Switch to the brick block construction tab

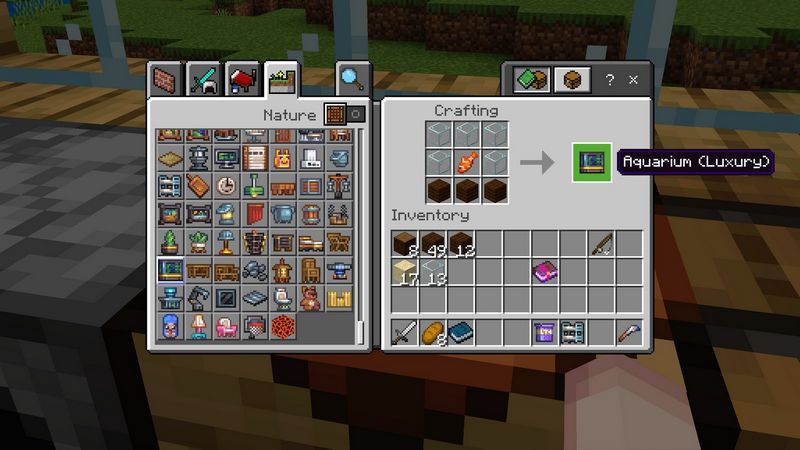coord(165,78)
